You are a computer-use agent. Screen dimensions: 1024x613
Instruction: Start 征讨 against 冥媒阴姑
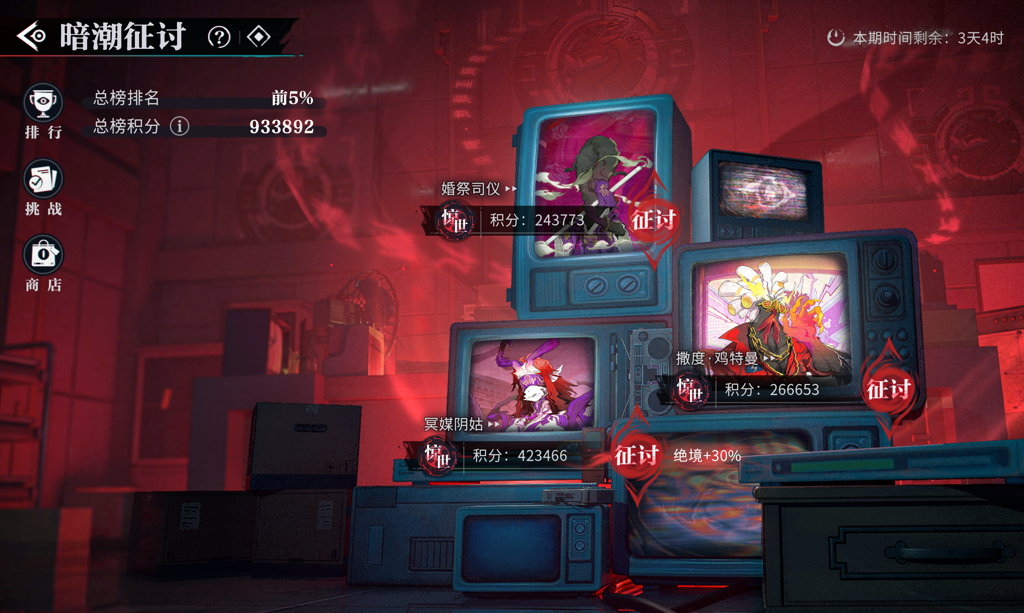(x=636, y=455)
